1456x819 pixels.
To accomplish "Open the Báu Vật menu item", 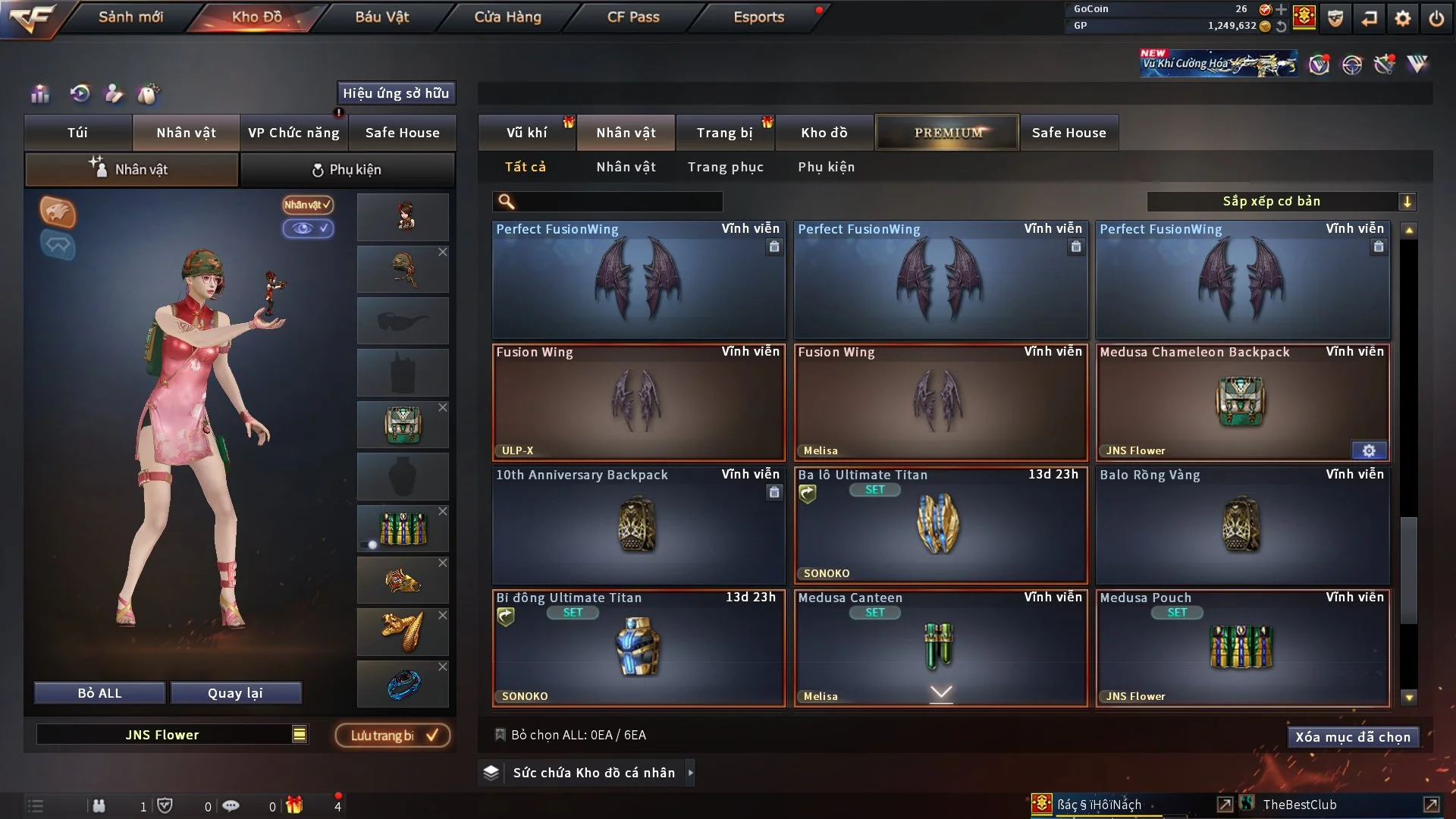I will point(381,16).
